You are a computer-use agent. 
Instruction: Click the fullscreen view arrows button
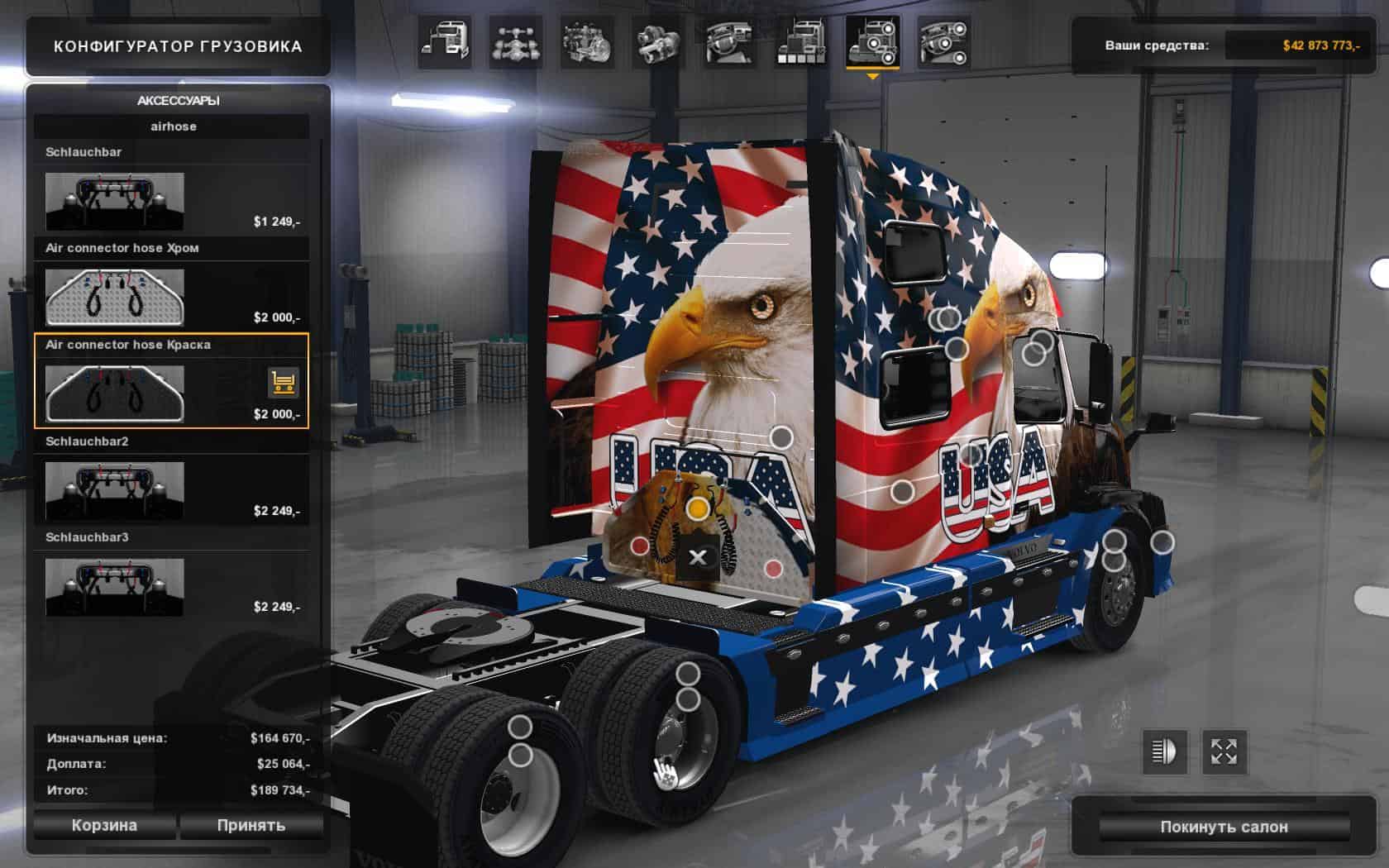pyautogui.click(x=1224, y=751)
